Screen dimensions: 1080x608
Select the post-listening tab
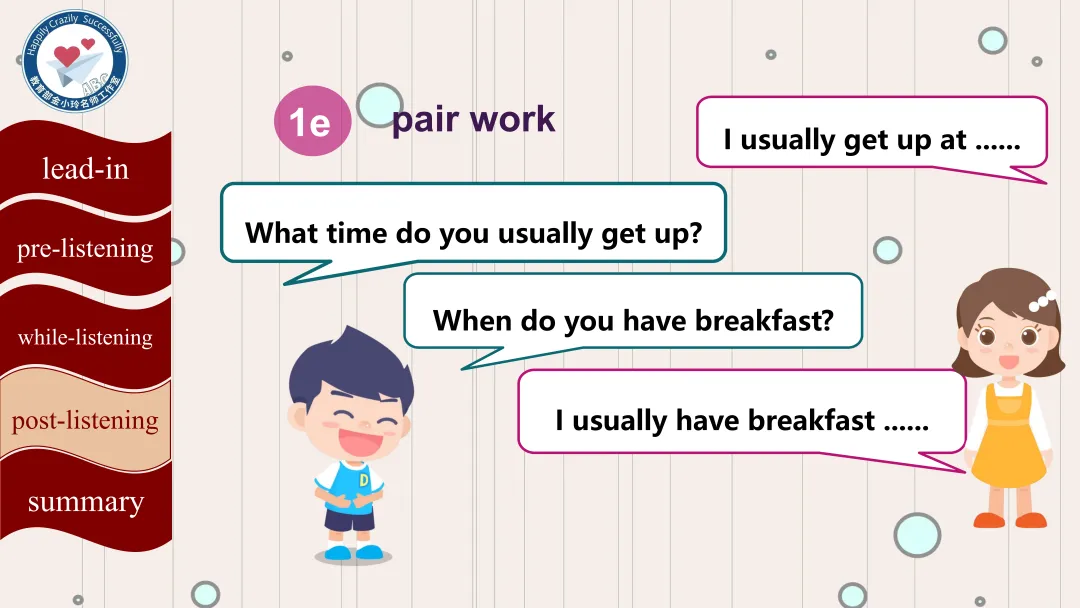point(85,421)
